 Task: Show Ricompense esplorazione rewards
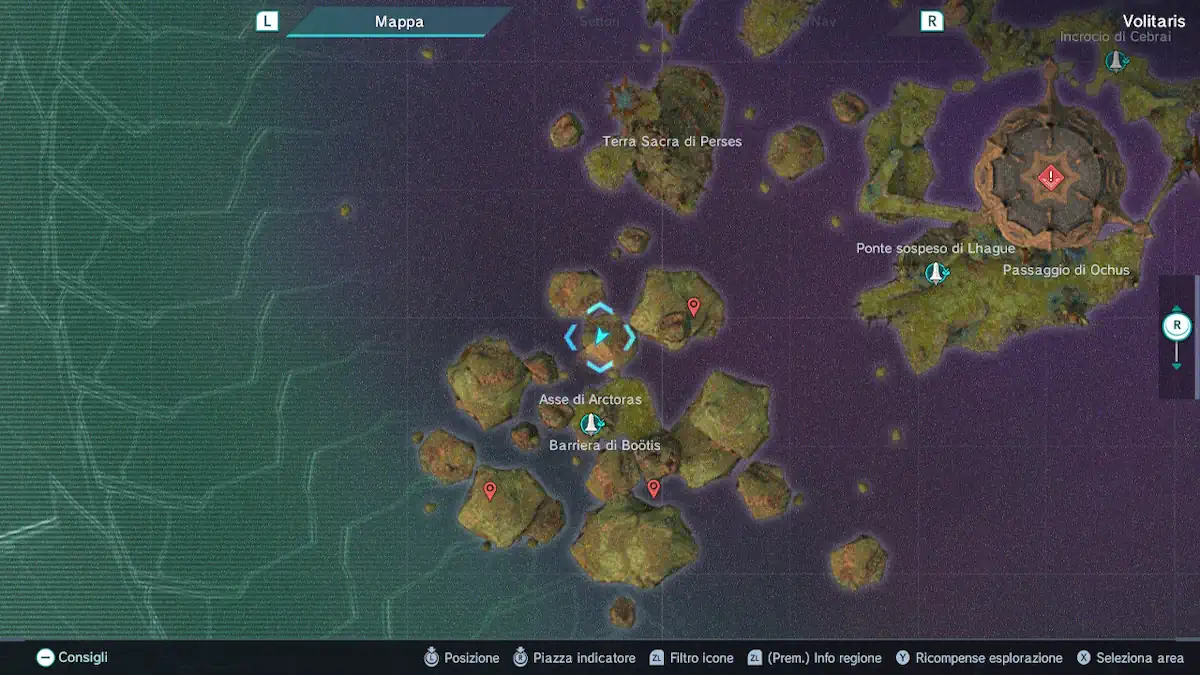click(979, 658)
